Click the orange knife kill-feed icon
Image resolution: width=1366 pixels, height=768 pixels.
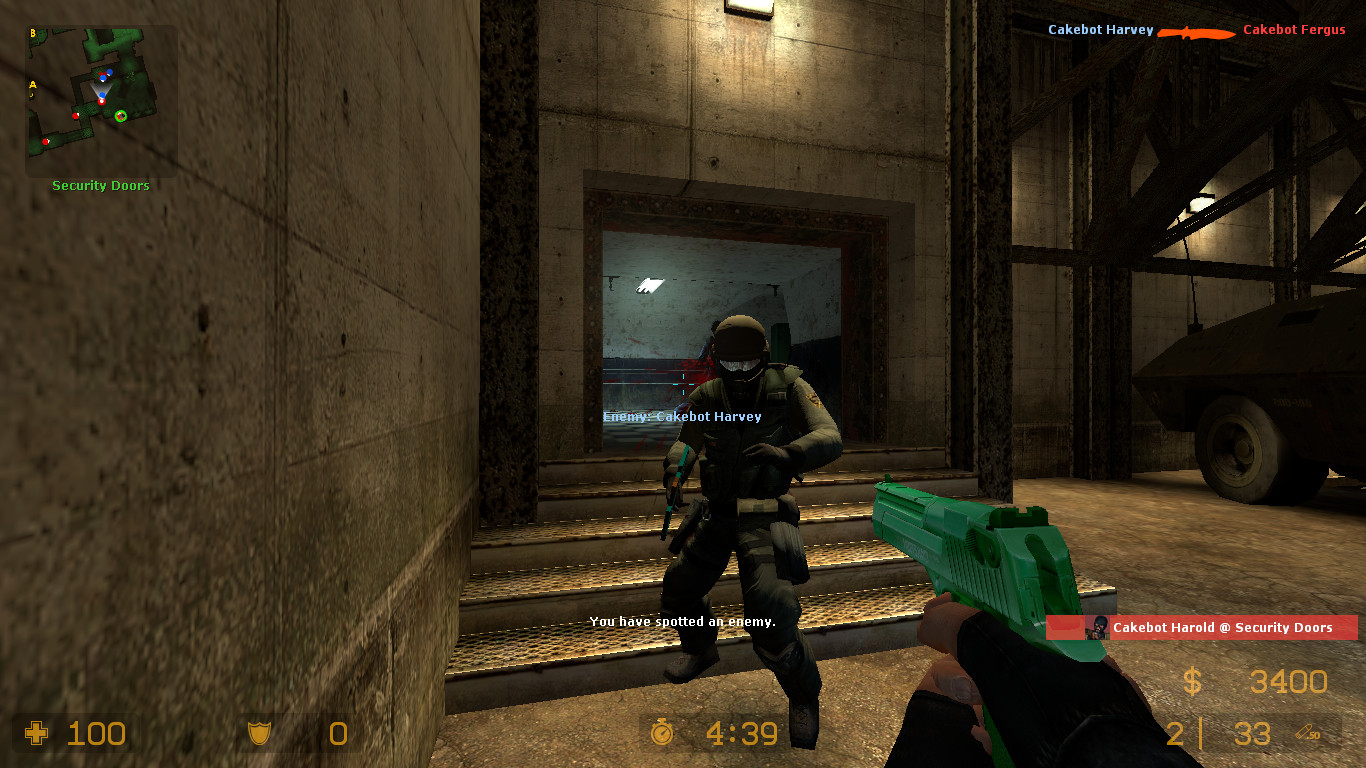pos(1196,31)
